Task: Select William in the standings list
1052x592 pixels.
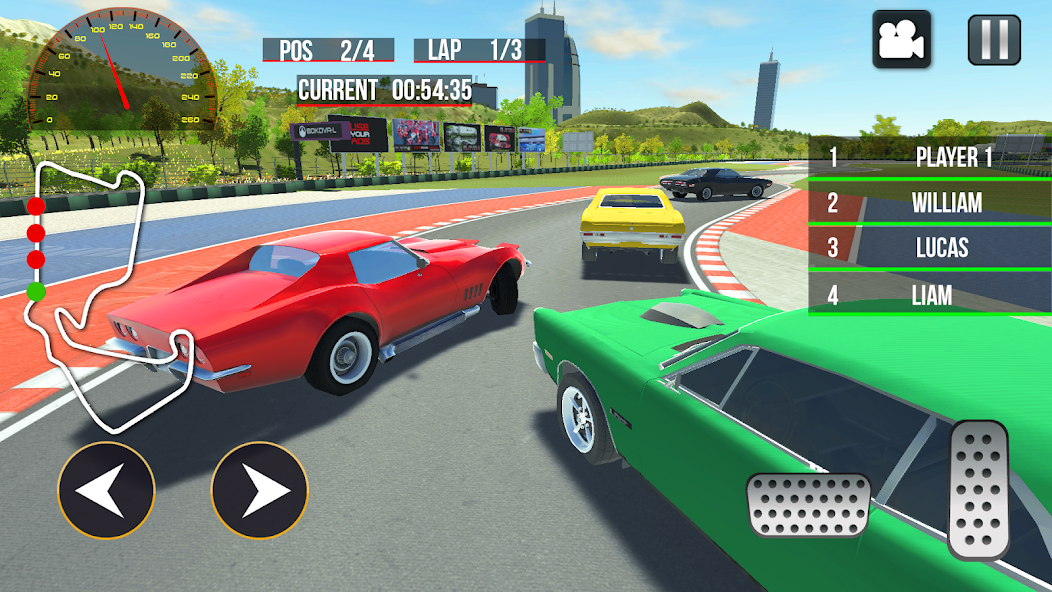Action: click(929, 203)
